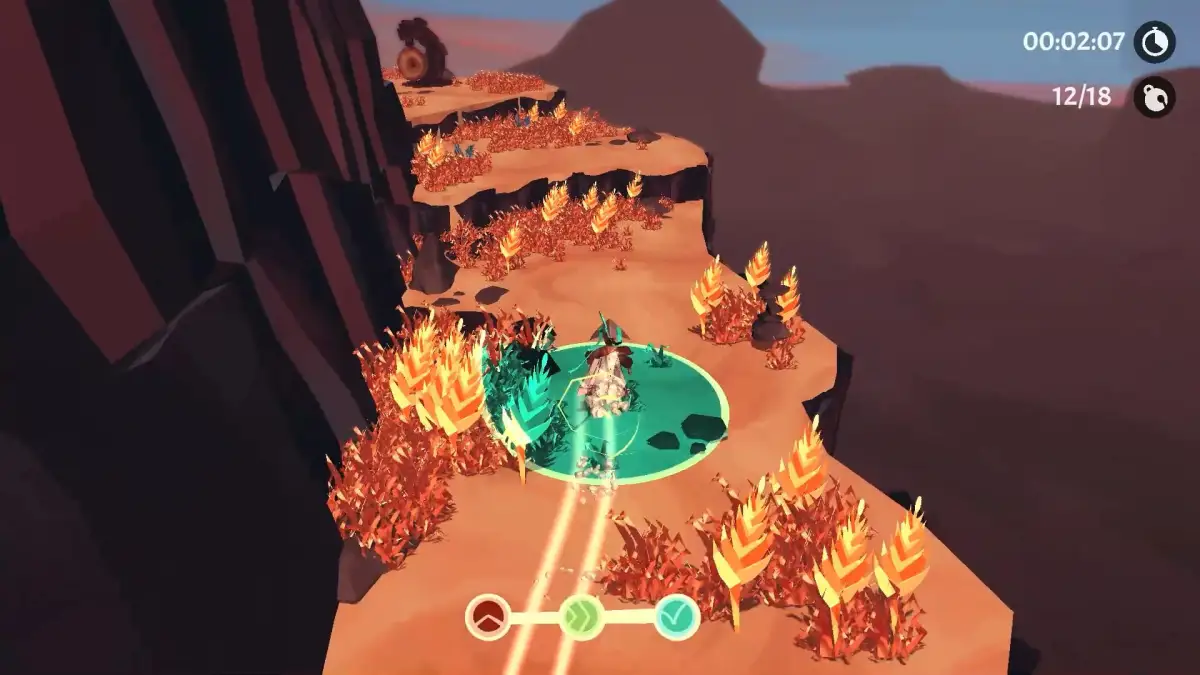
Task: Click the red upward chevron icon
Action: pos(487,617)
